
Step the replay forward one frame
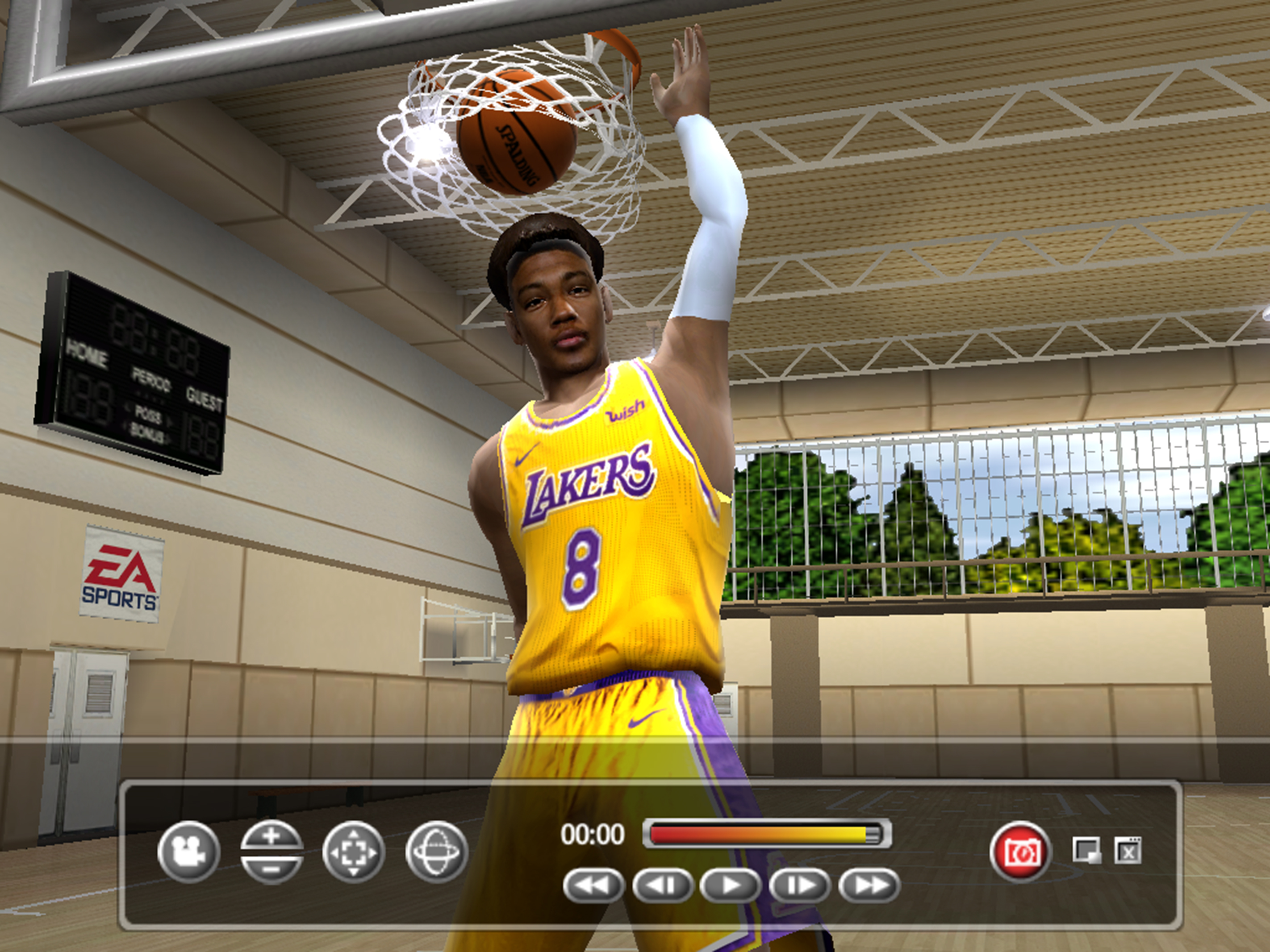click(800, 885)
